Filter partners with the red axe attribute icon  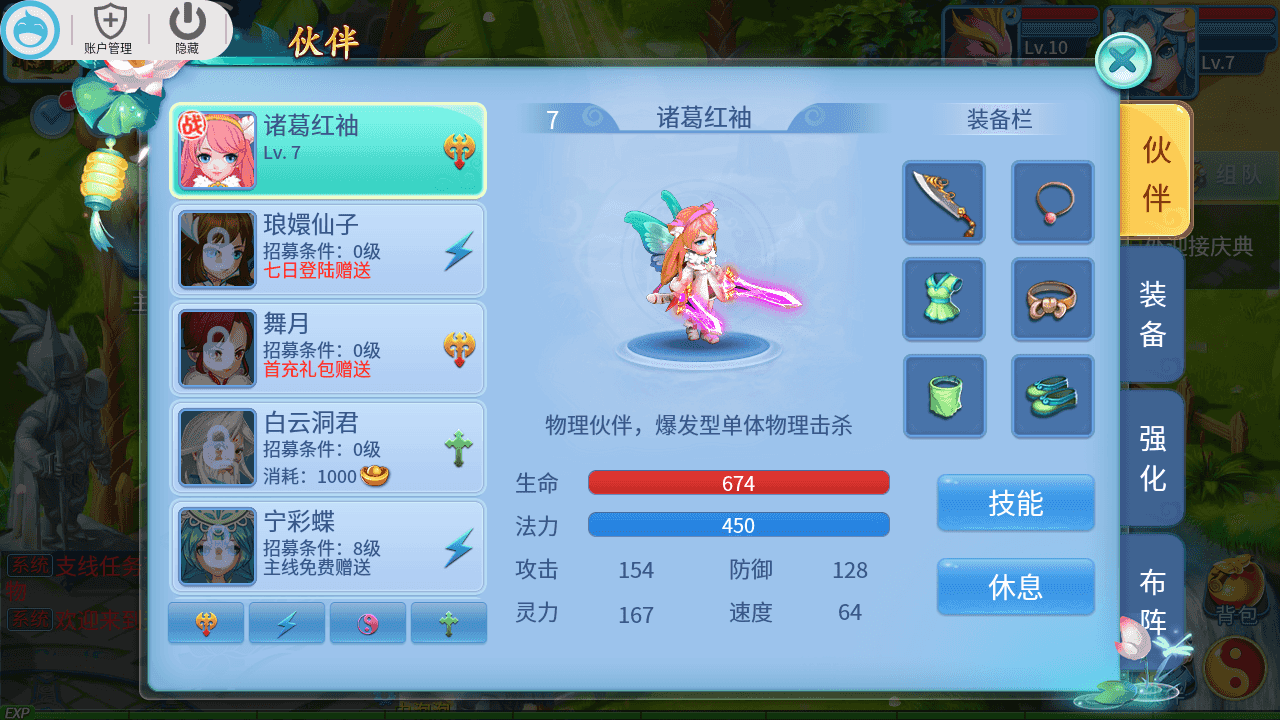pos(206,622)
